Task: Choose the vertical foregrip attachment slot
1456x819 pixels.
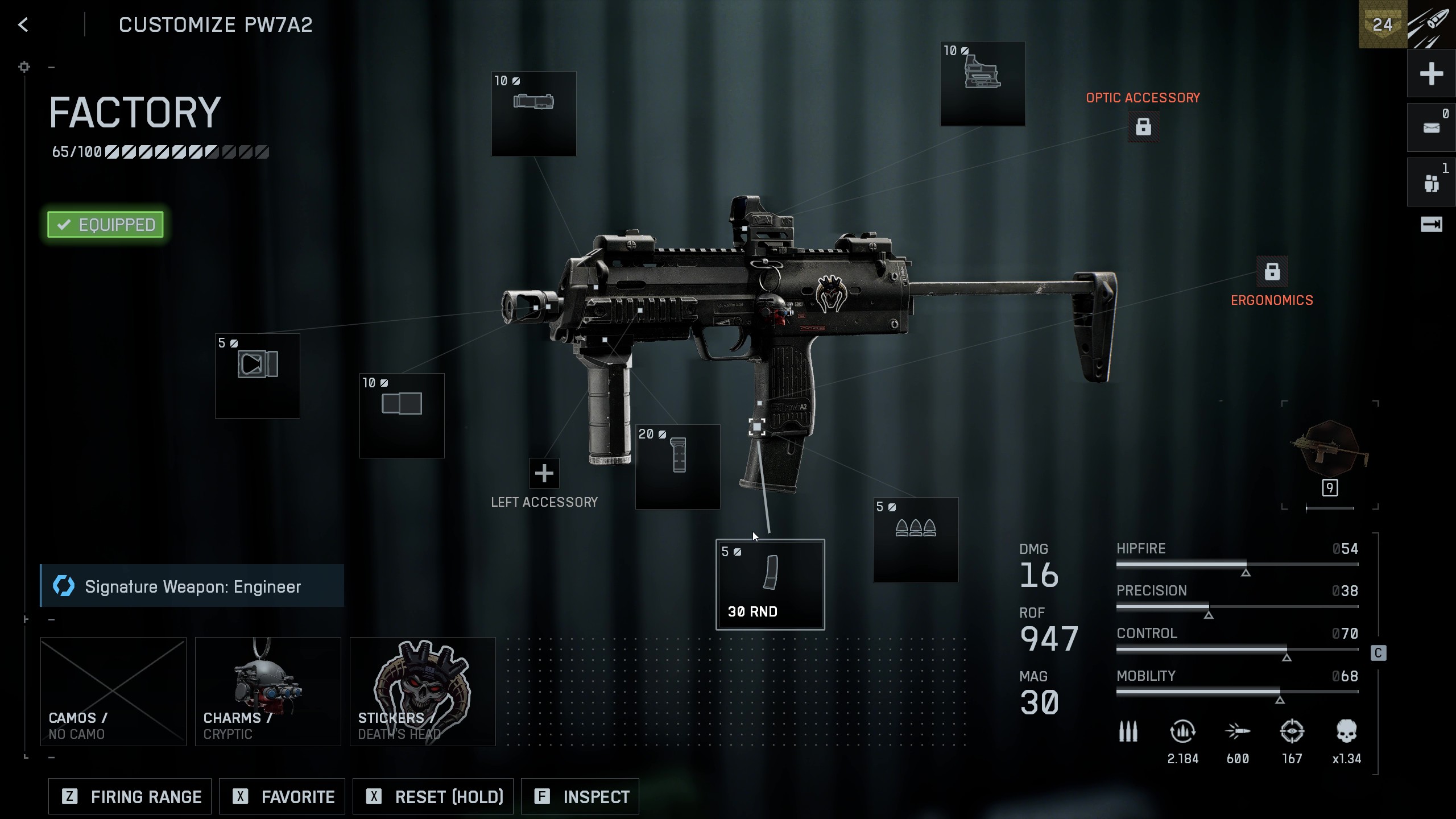Action: coord(677,466)
